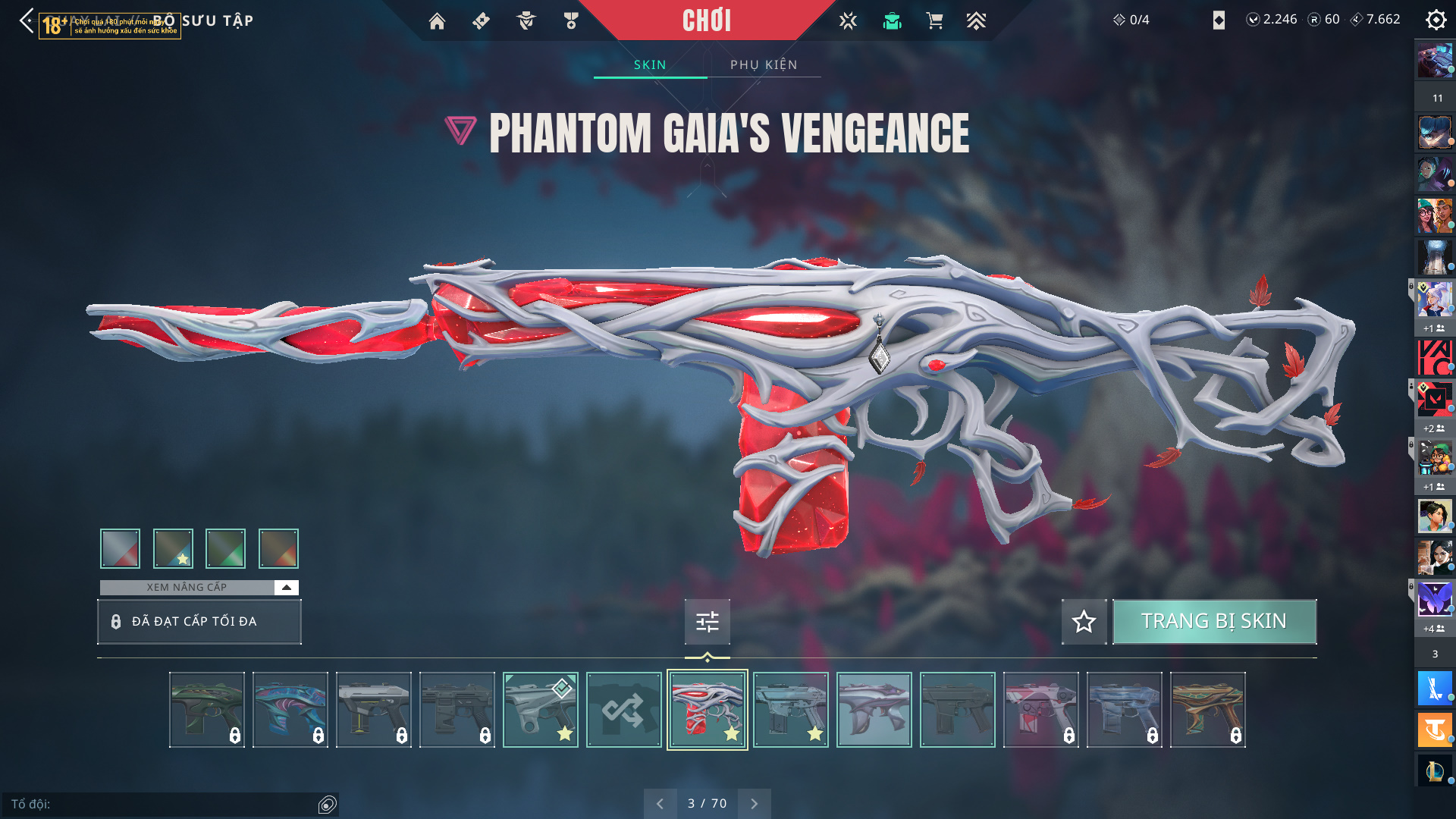1456x819 pixels.
Task: Select the orange color variant swatch
Action: tap(278, 548)
